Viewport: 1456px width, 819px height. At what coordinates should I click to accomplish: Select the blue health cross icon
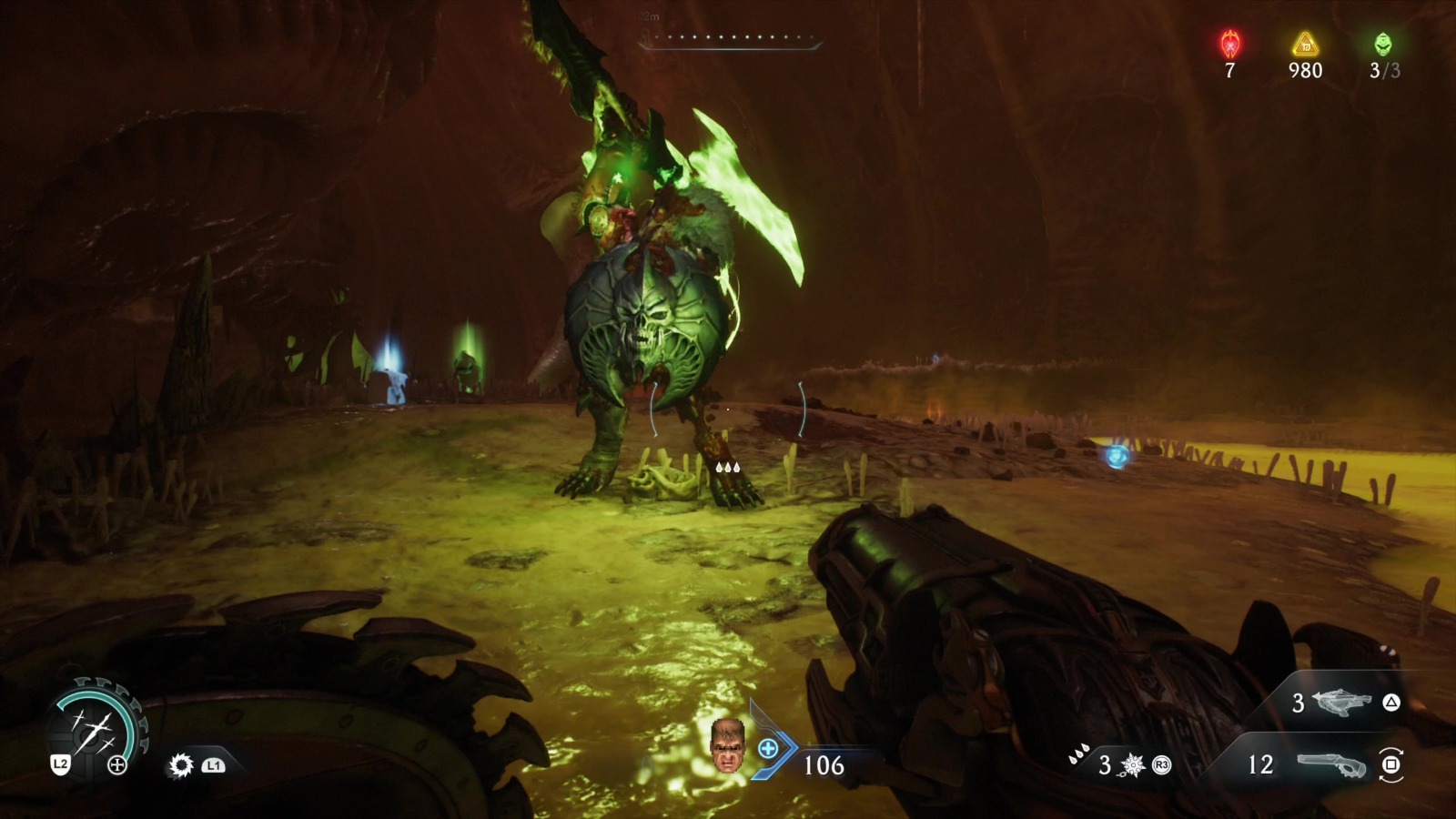tap(768, 749)
